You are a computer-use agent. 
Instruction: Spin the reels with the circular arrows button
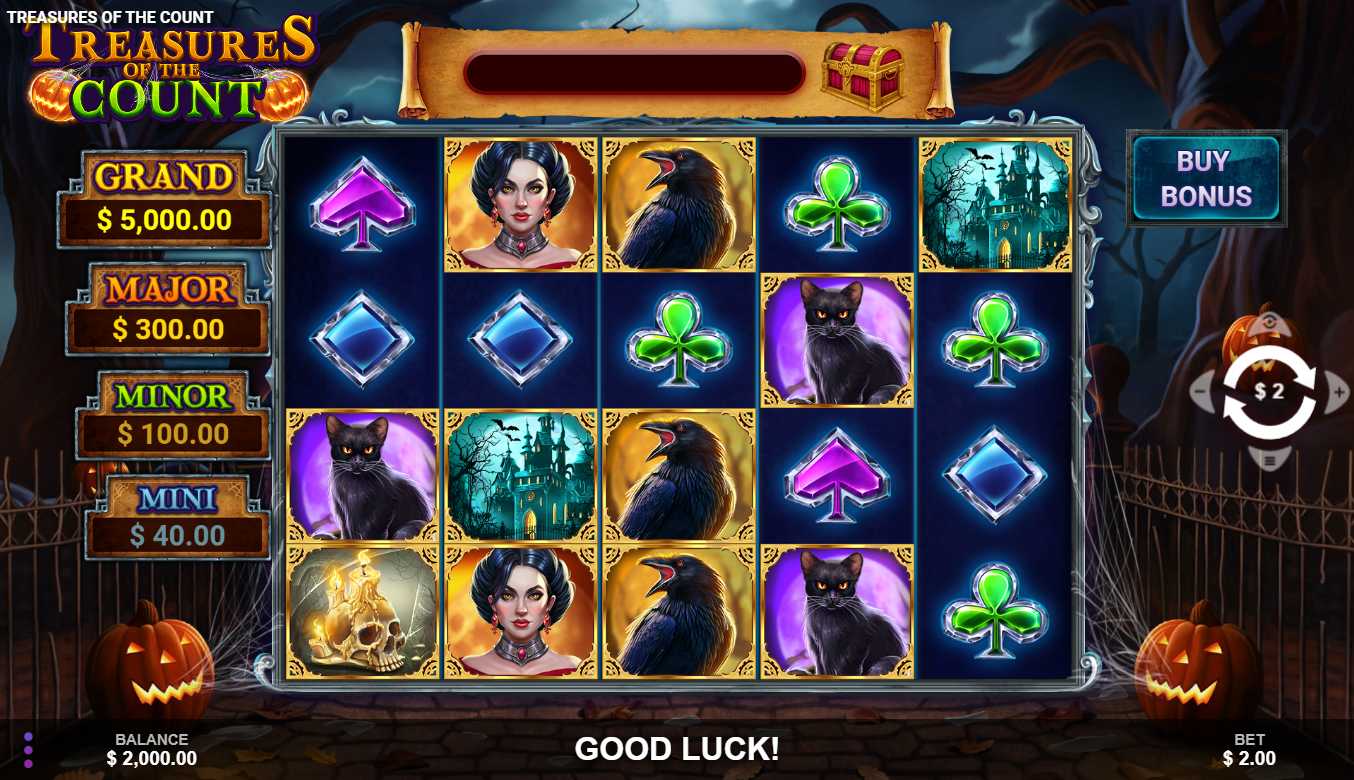coord(1269,392)
